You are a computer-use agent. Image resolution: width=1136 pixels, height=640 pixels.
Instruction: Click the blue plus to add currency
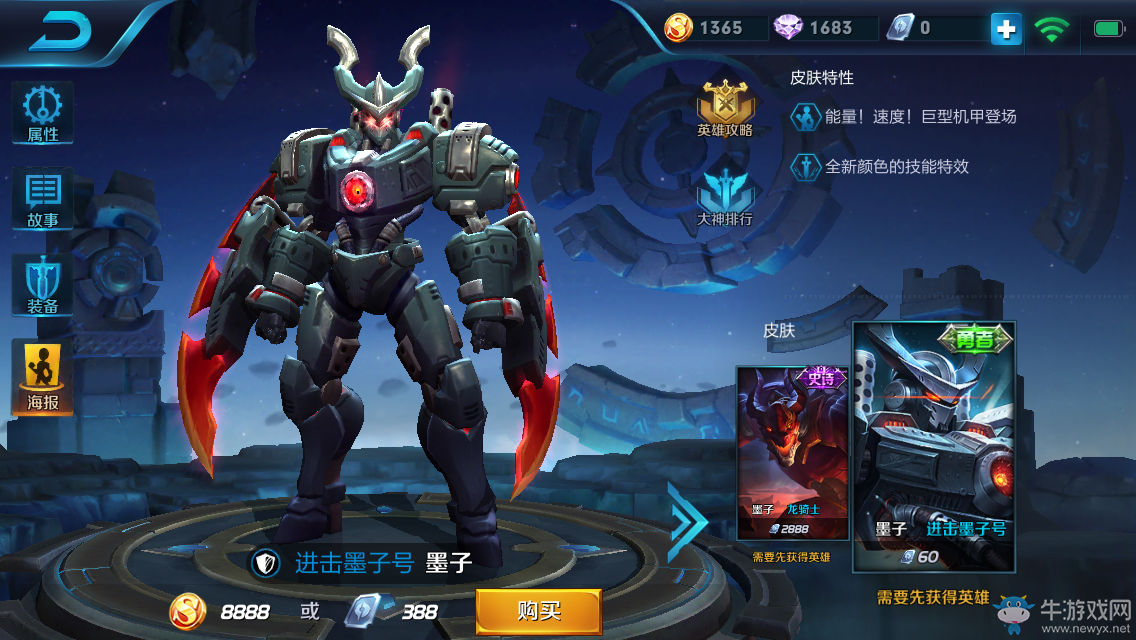(x=1006, y=29)
